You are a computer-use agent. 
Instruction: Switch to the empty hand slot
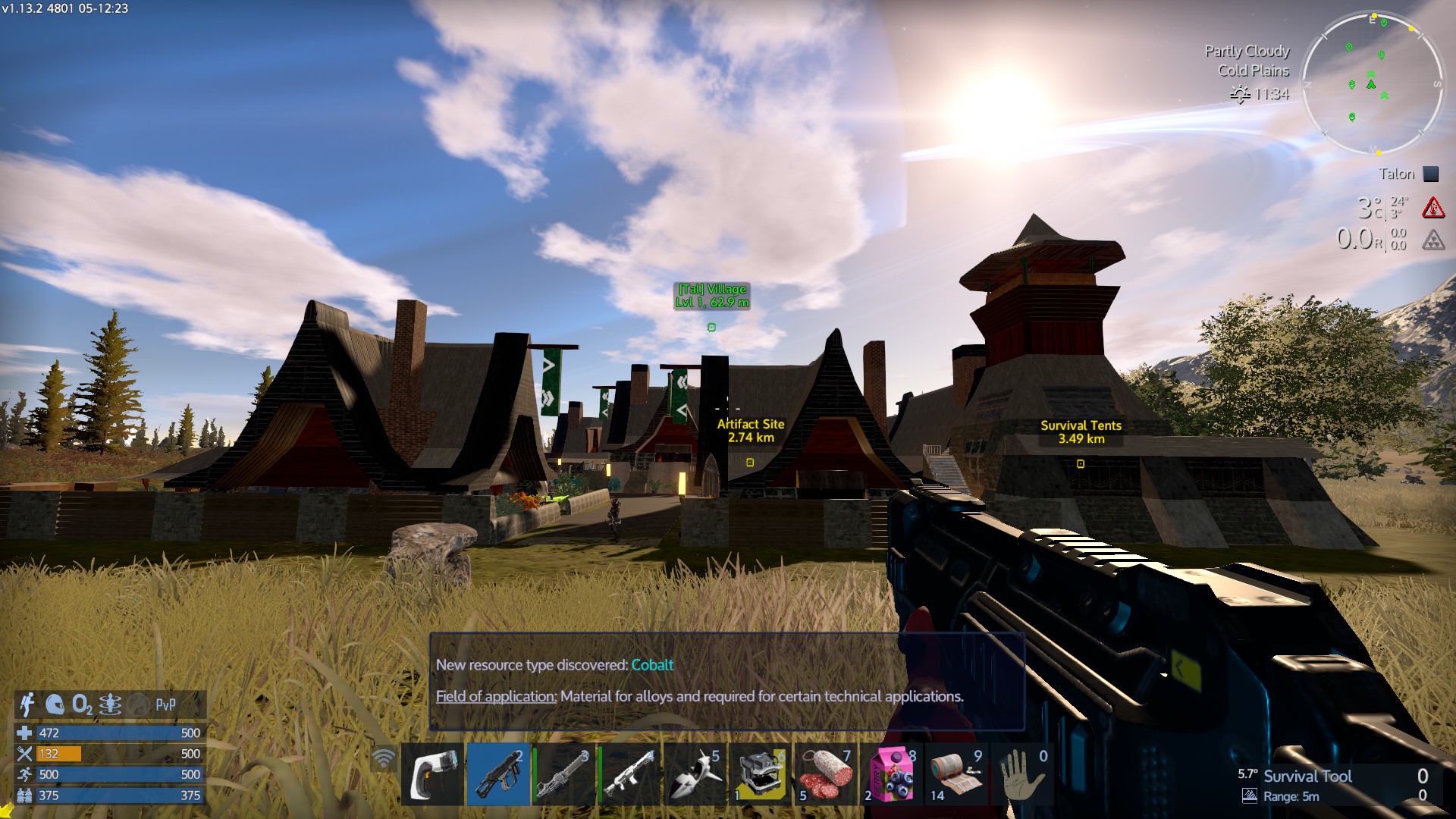1021,774
